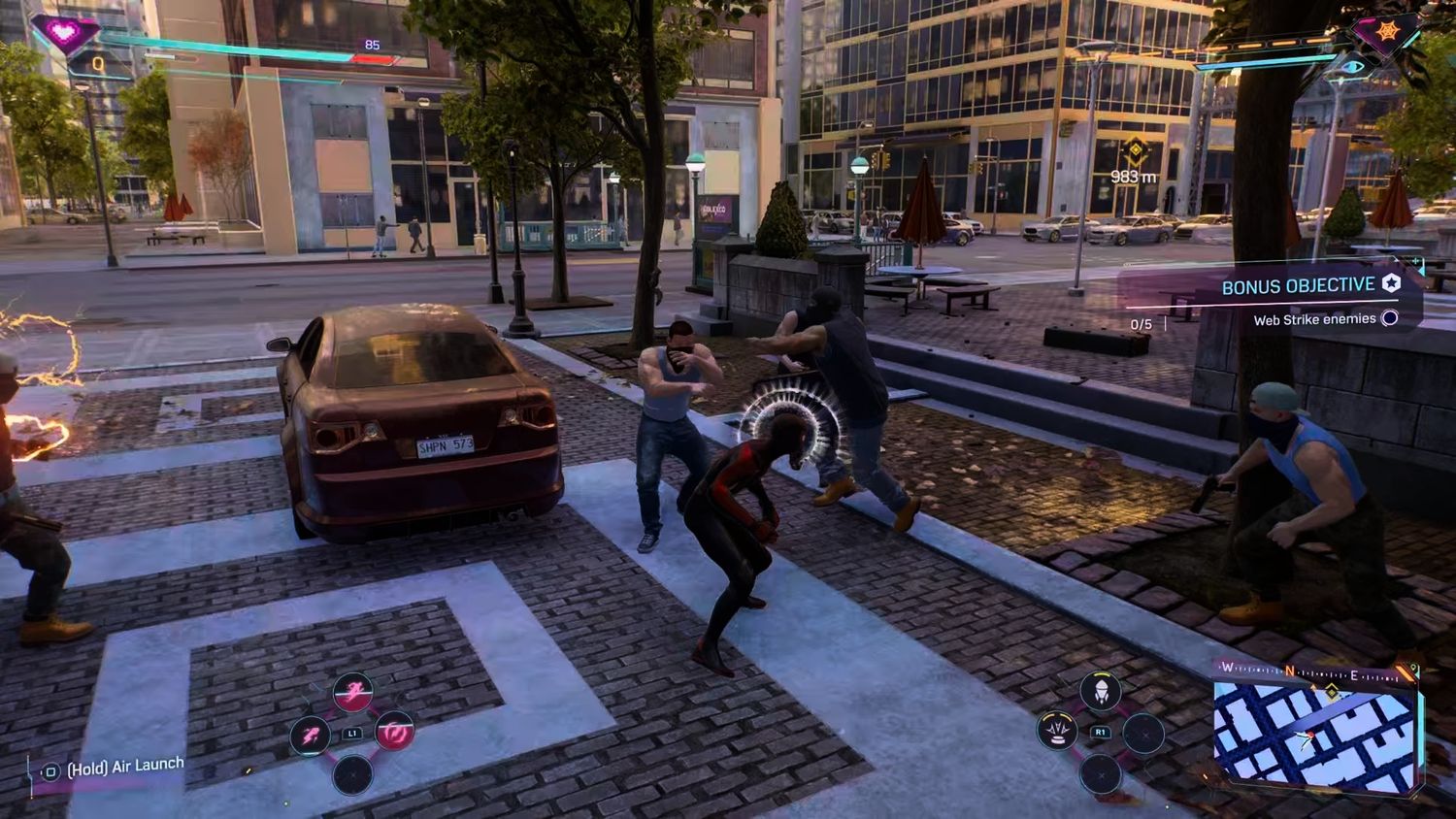Select the running-figure ability in the L1 wheel
Image resolution: width=1456 pixels, height=819 pixels.
352,694
